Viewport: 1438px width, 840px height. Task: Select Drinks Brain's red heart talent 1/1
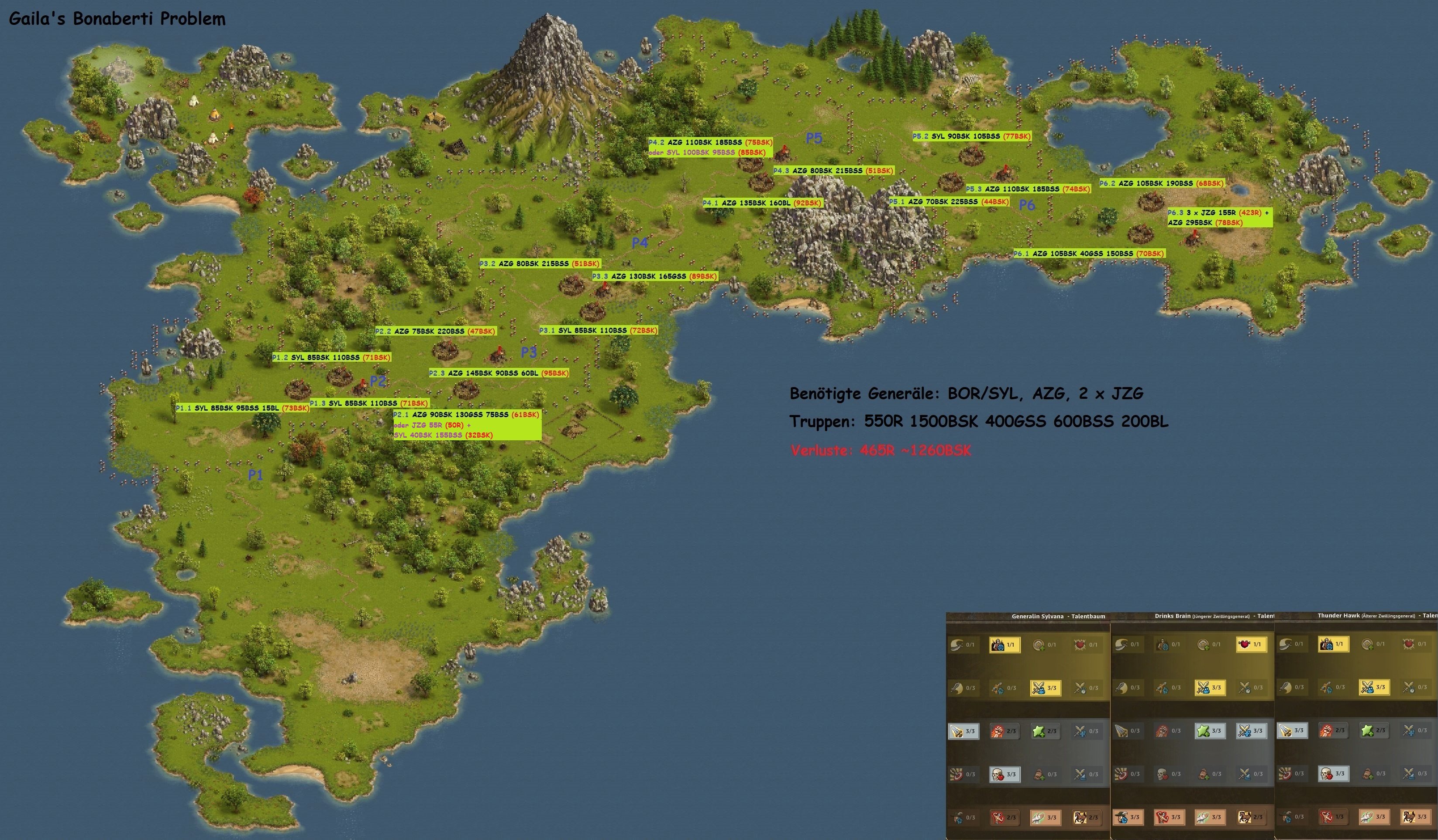click(x=1250, y=645)
